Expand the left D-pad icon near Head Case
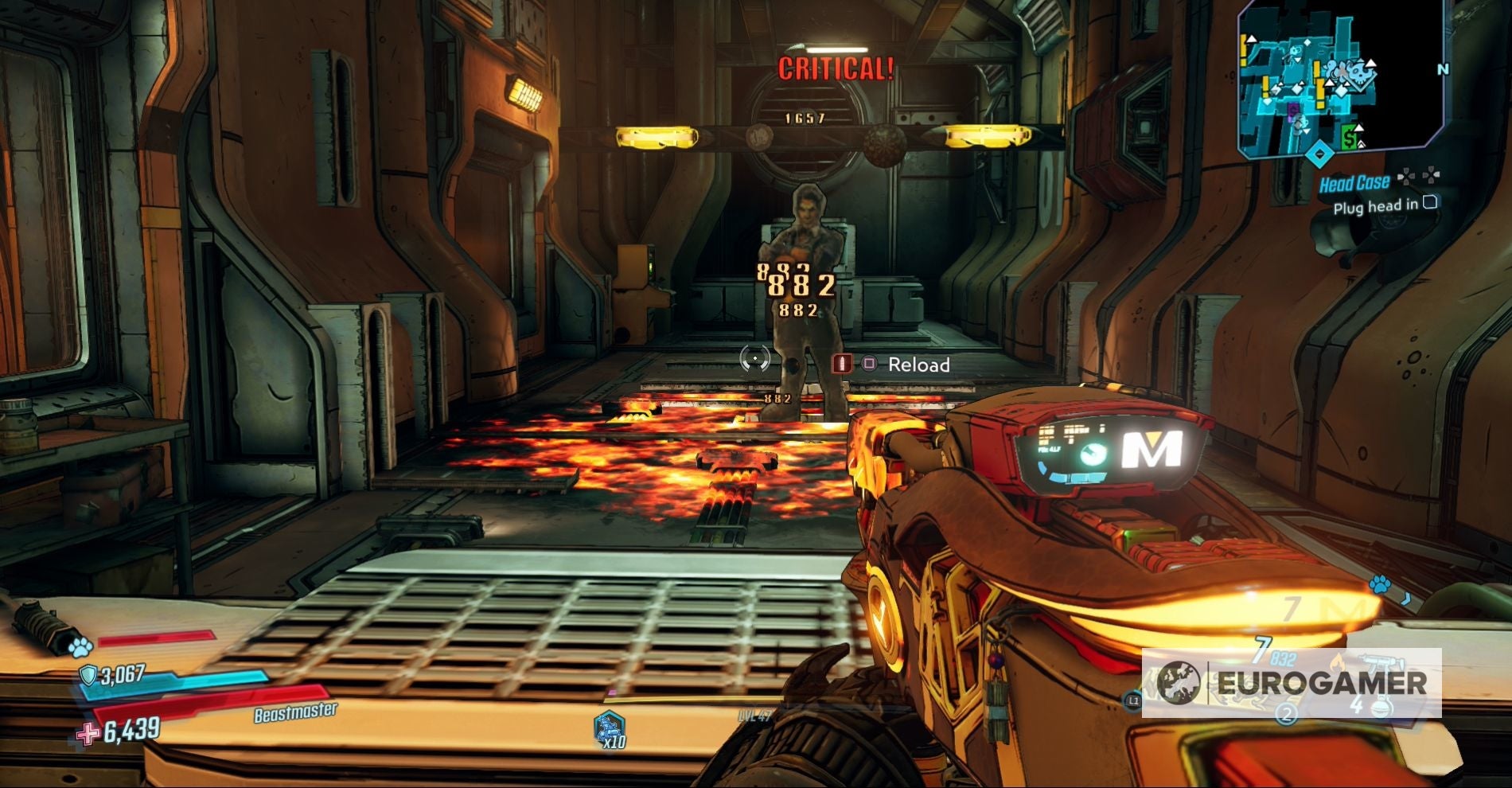Viewport: 1512px width, 788px height. tap(1406, 176)
